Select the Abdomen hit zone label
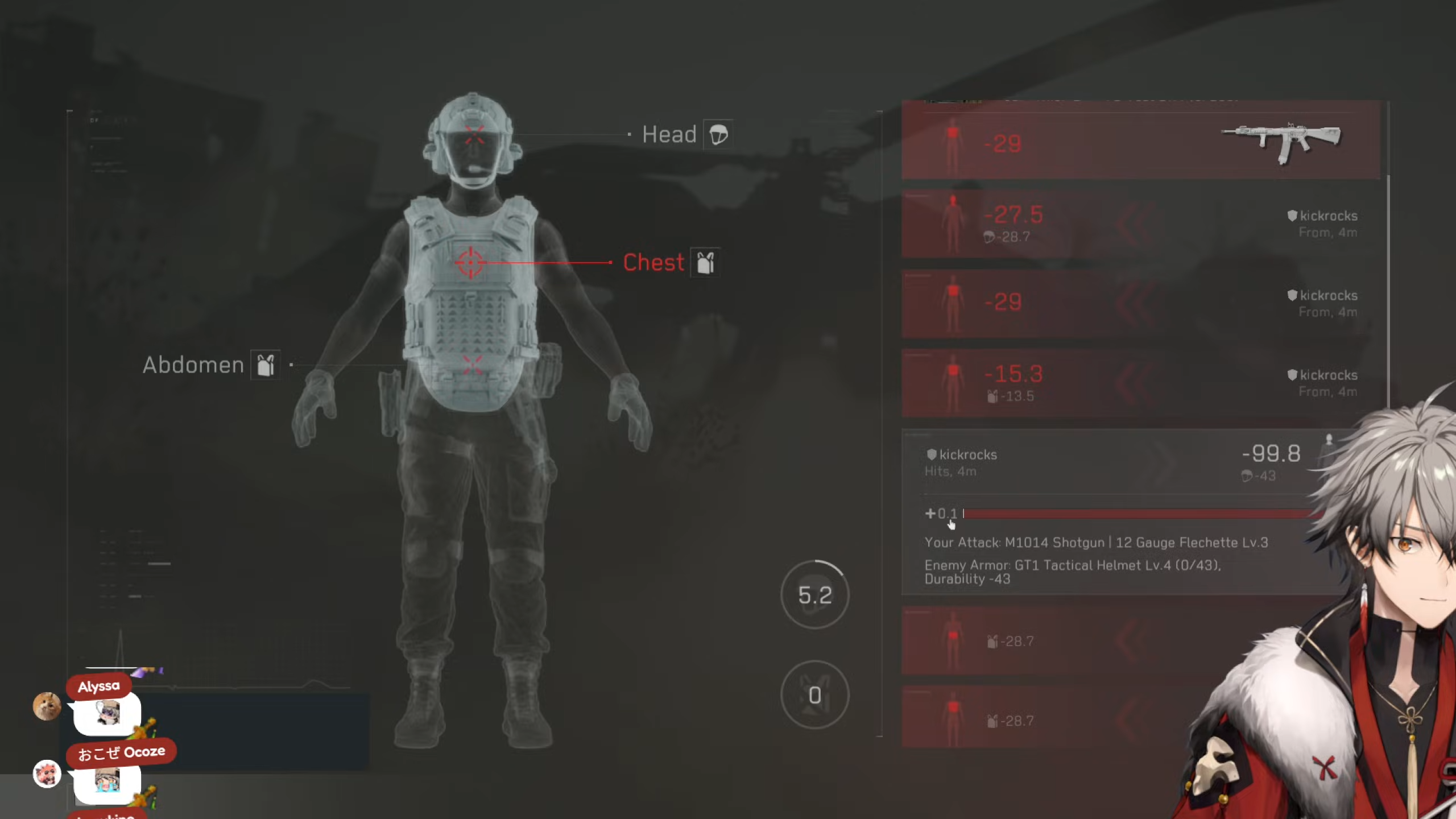 [193, 365]
